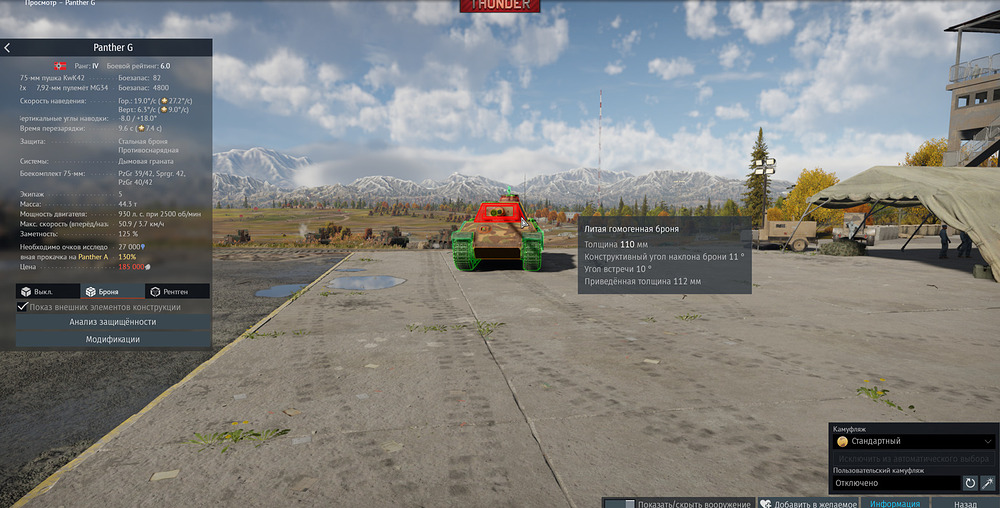Open the Камуфляж Стандартный dropdown
The height and width of the screenshot is (508, 1000).
coord(914,440)
